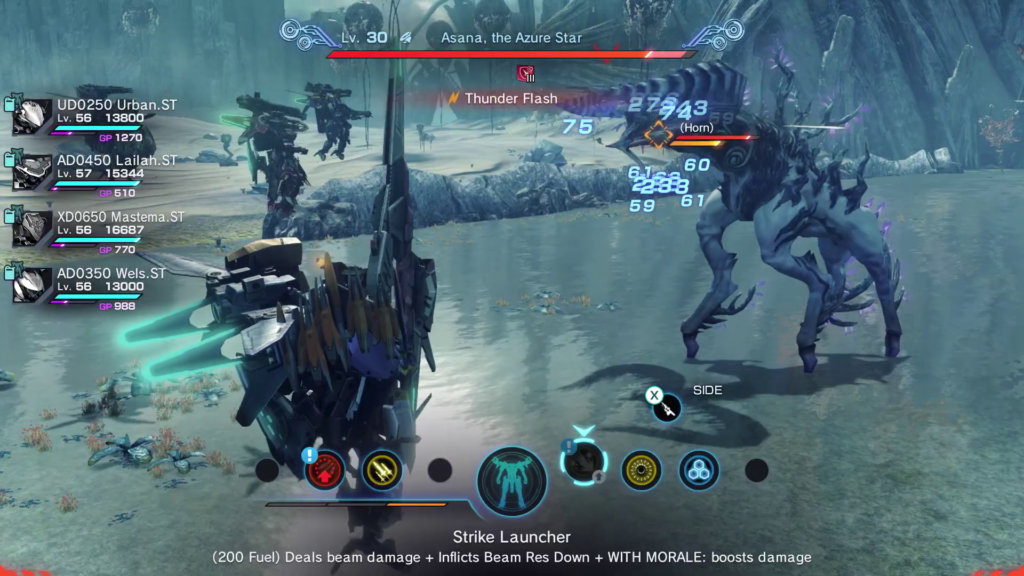
Task: Select the AD0450 Lailah.ST party portrait
Action: click(32, 172)
